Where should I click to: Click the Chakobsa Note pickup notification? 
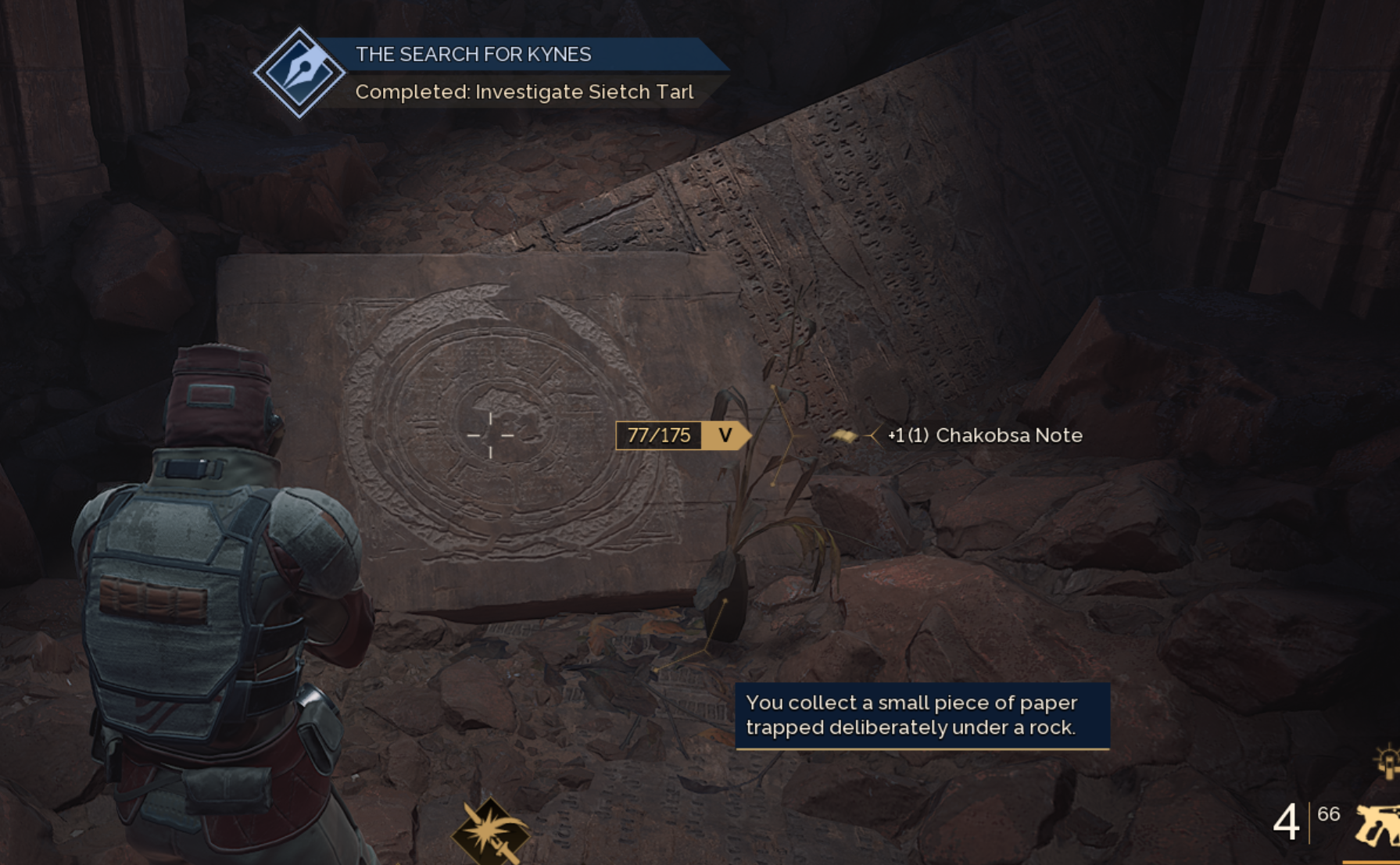[985, 435]
